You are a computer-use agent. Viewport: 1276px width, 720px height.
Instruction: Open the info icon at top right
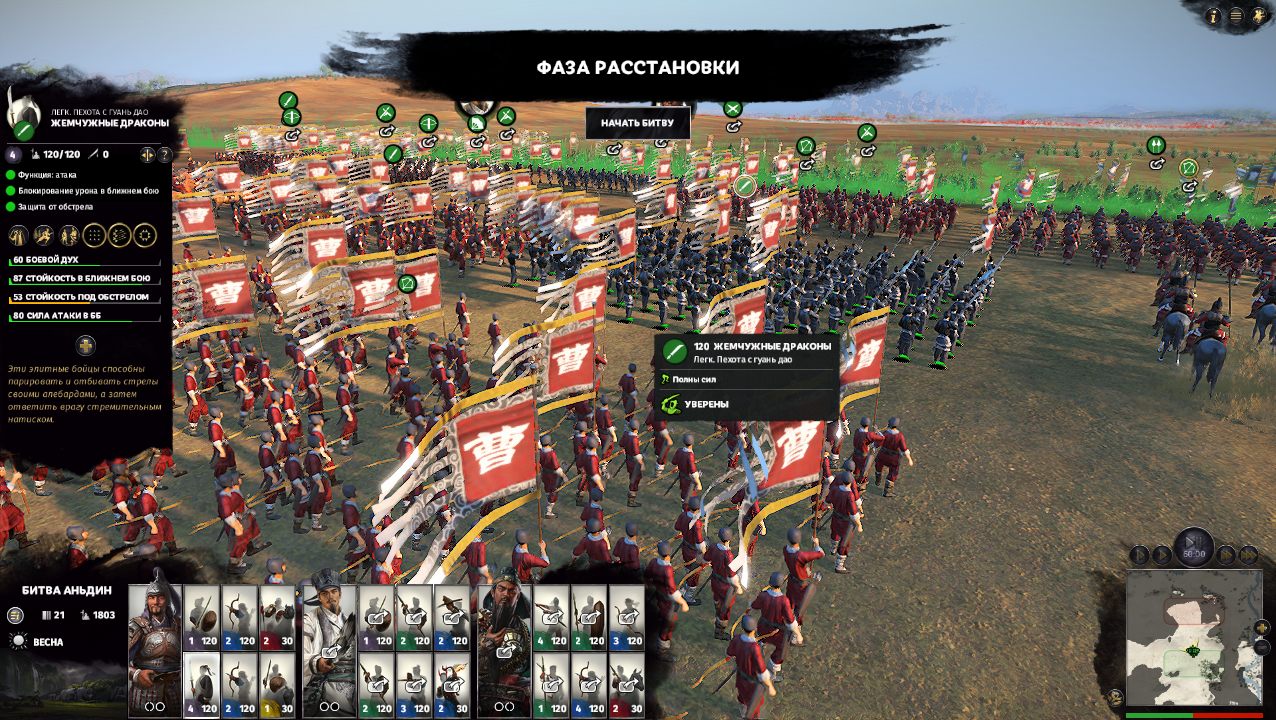[1214, 16]
